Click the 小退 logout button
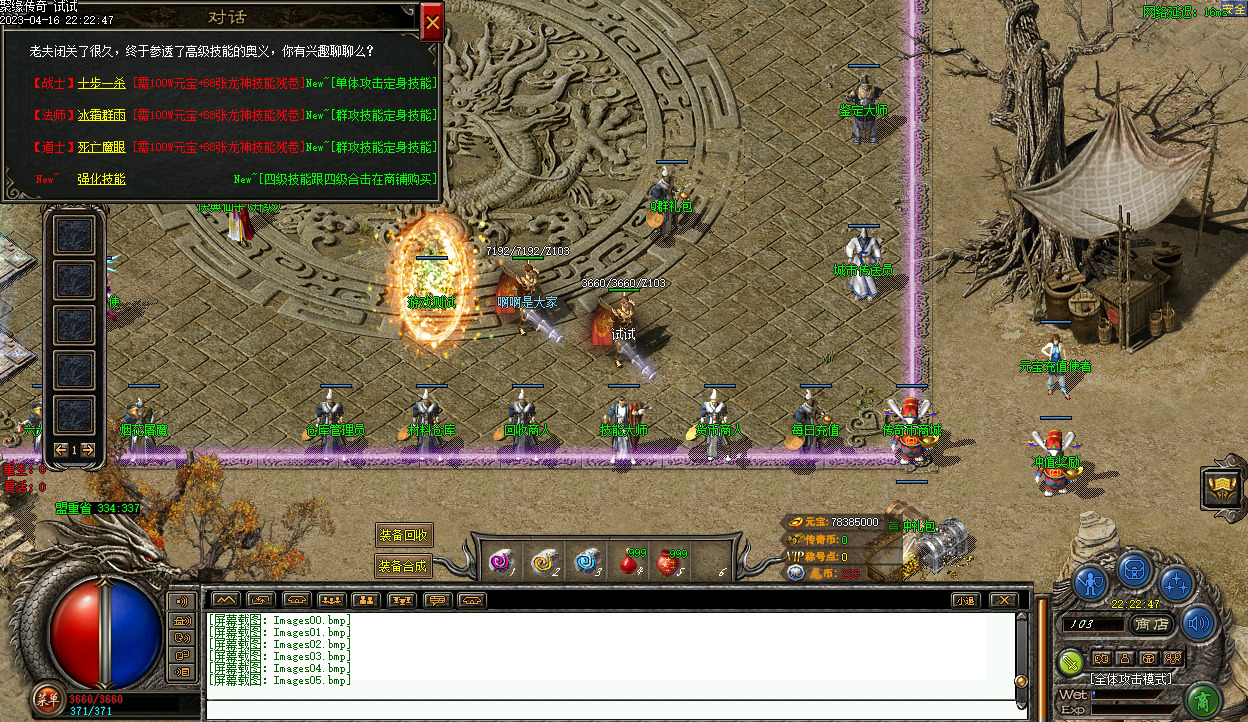Image resolution: width=1248 pixels, height=722 pixels. pos(964,600)
